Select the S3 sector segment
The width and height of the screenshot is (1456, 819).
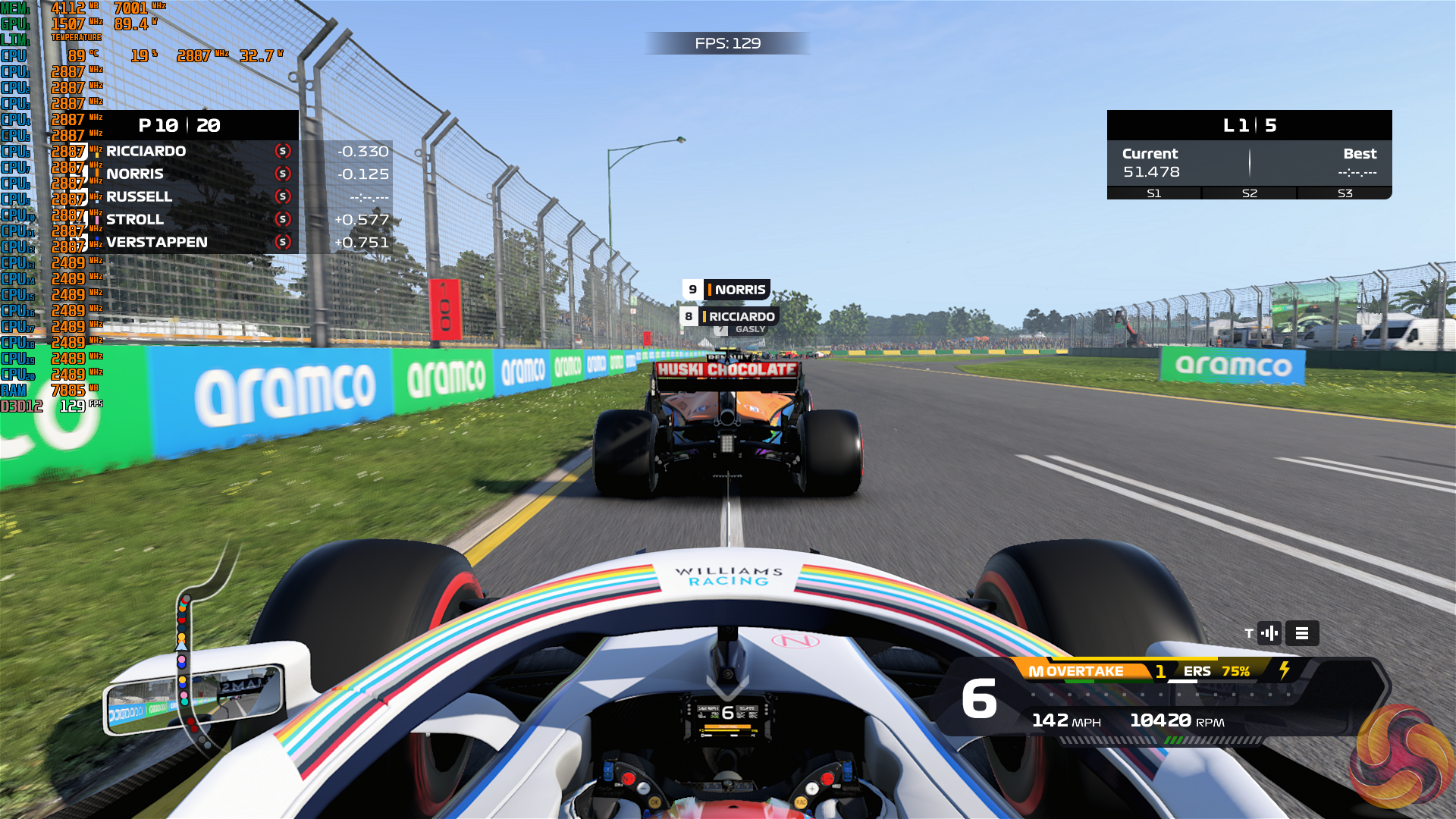[1345, 193]
